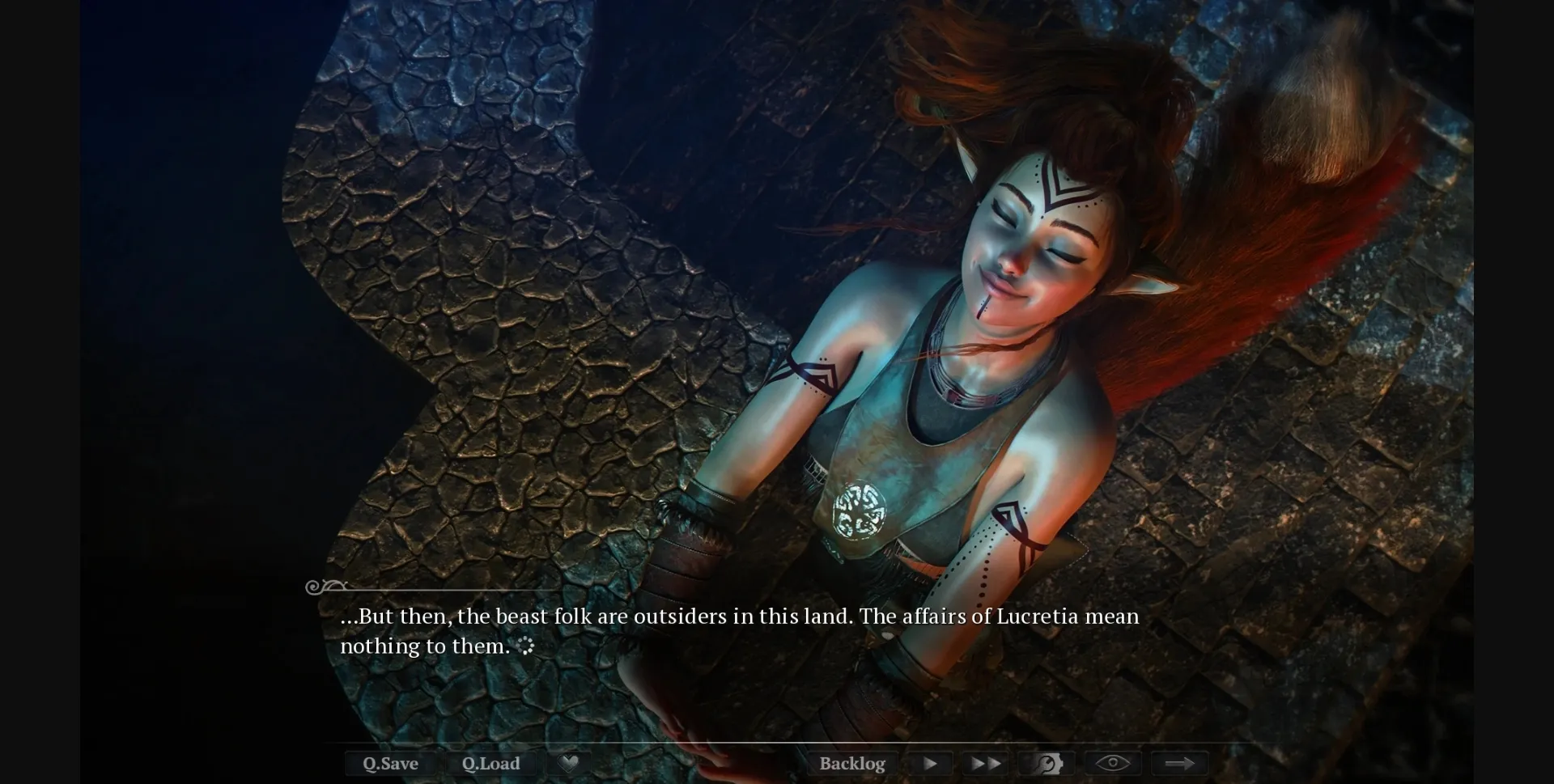This screenshot has width=1554, height=784.
Task: Open settings with the head-and-wrench icon
Action: (x=1047, y=763)
